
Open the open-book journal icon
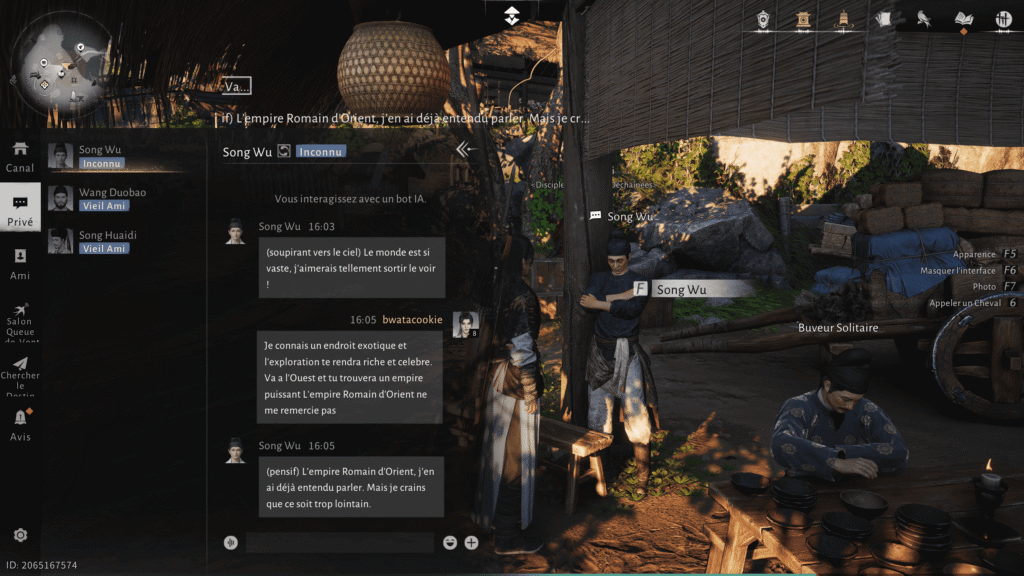pyautogui.click(x=964, y=19)
